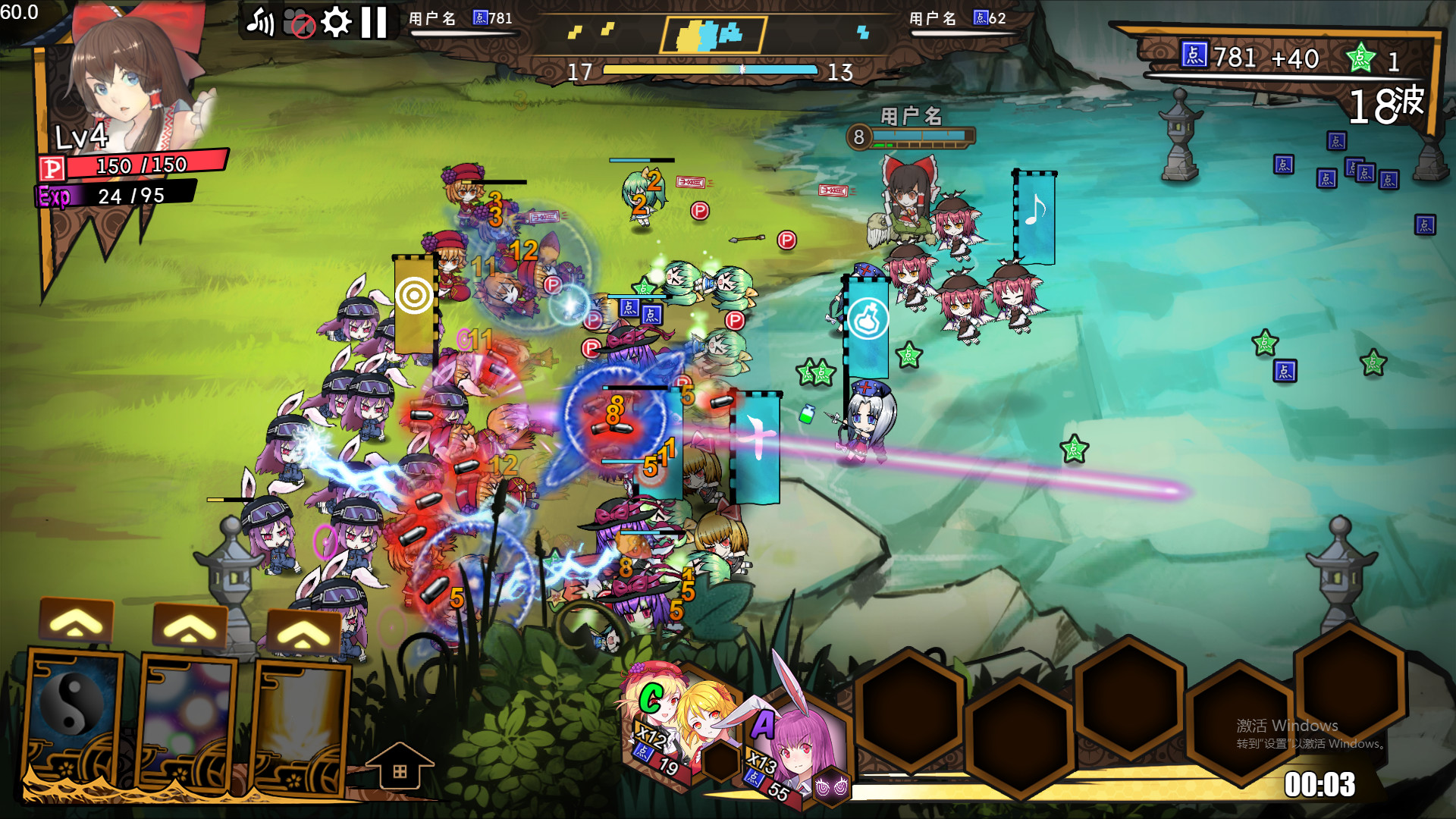Click the bunny character's A skill badge
The height and width of the screenshot is (819, 1456).
point(764,723)
